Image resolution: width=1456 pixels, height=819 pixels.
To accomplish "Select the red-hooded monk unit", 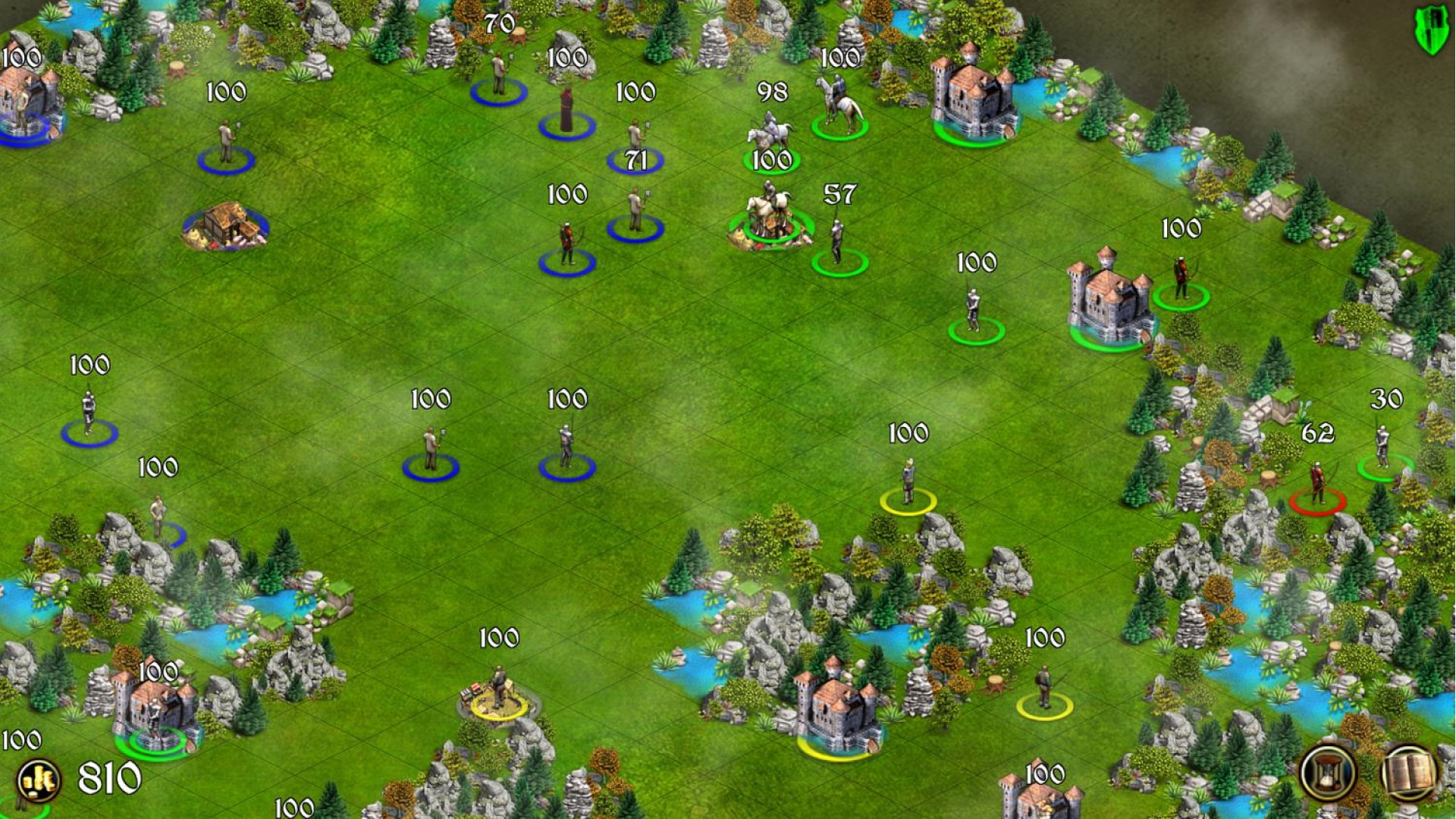I will coord(566,114).
